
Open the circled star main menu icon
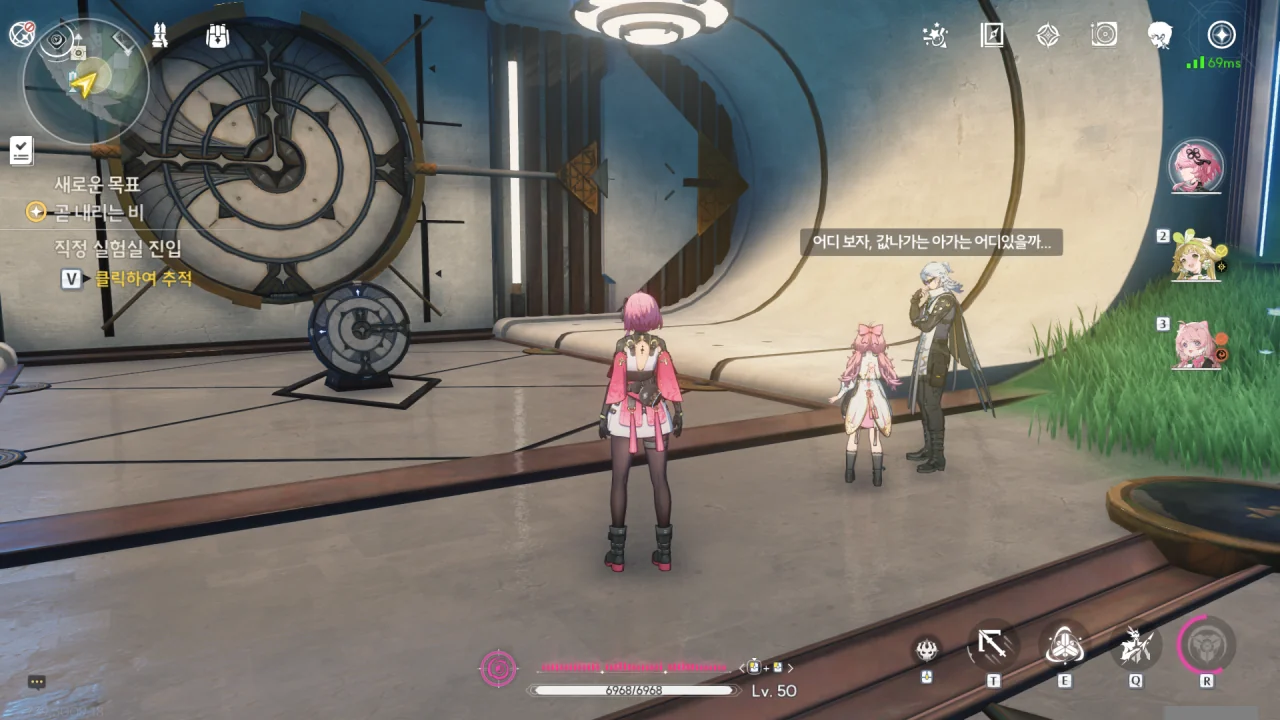(x=1221, y=36)
